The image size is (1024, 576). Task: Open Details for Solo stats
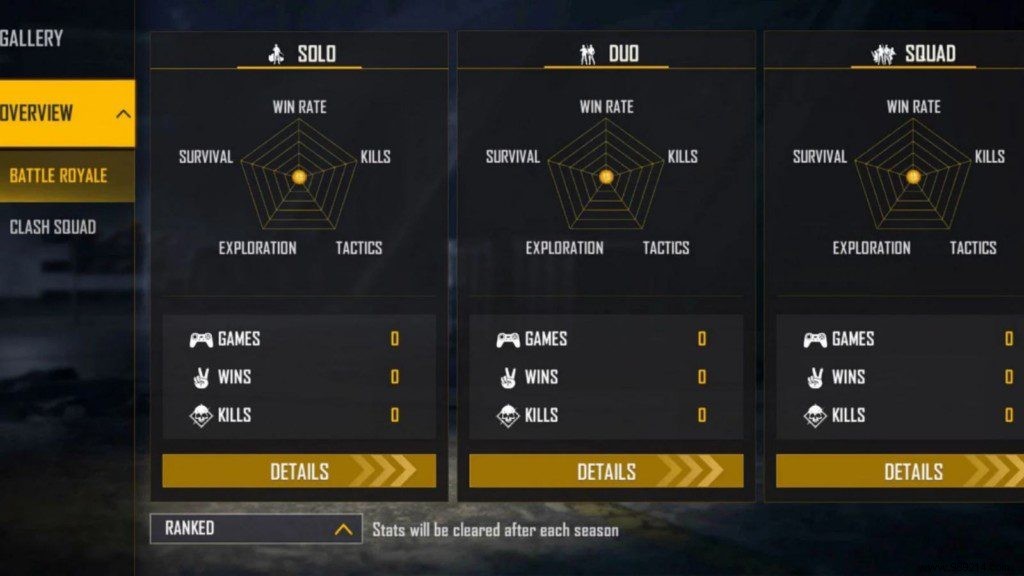[x=299, y=471]
